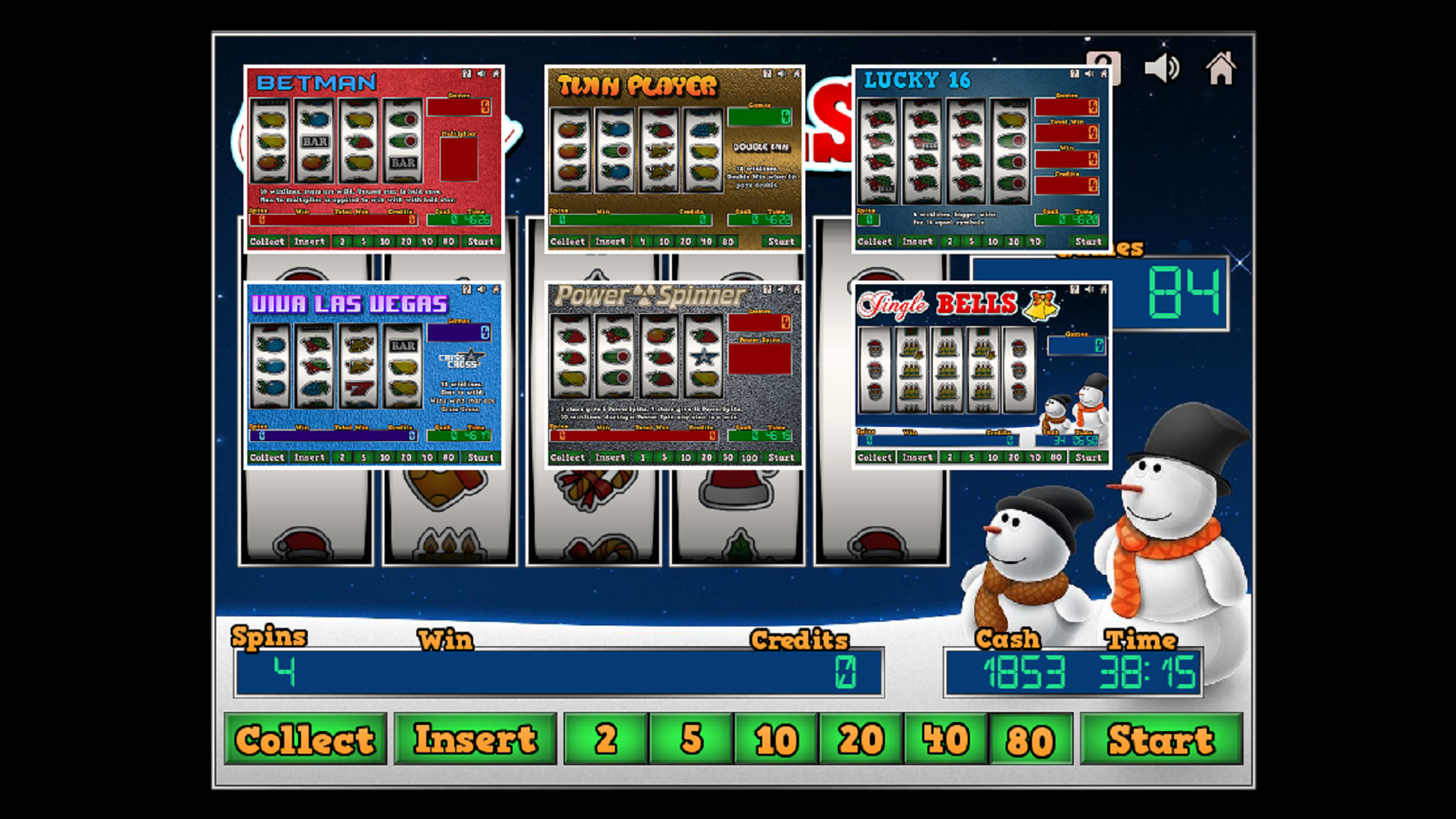Open help via the main question mark icon
Screen dimensions: 1456x819
coord(1104,67)
